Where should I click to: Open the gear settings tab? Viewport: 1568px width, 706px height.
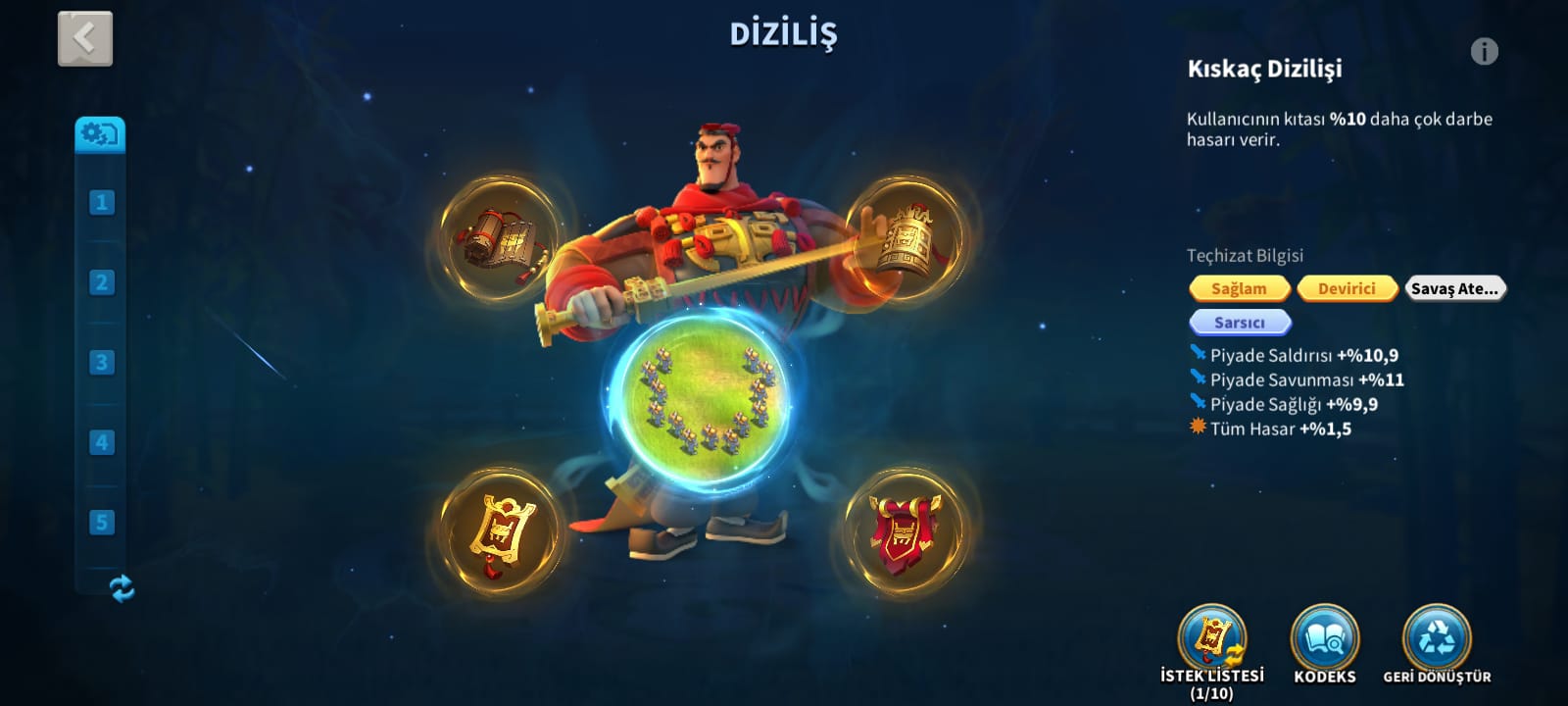[x=100, y=133]
